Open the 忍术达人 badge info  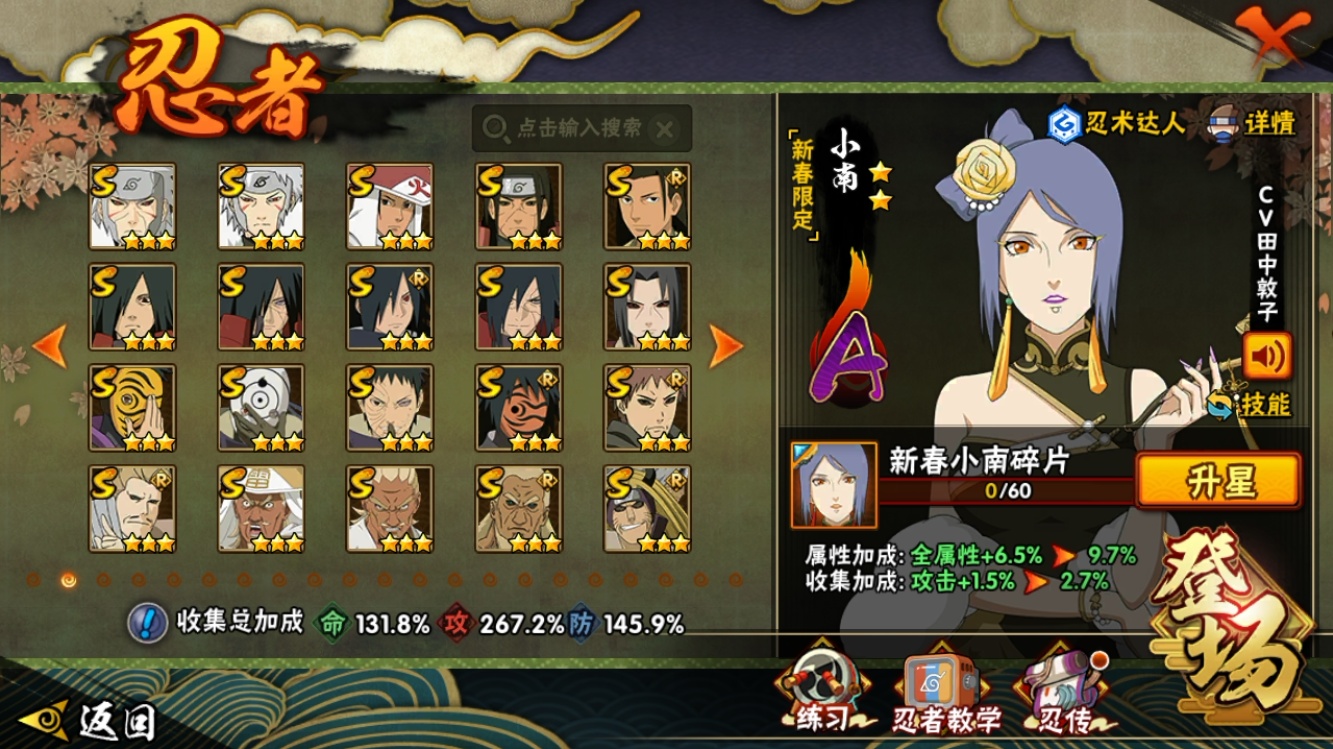[x=1116, y=123]
